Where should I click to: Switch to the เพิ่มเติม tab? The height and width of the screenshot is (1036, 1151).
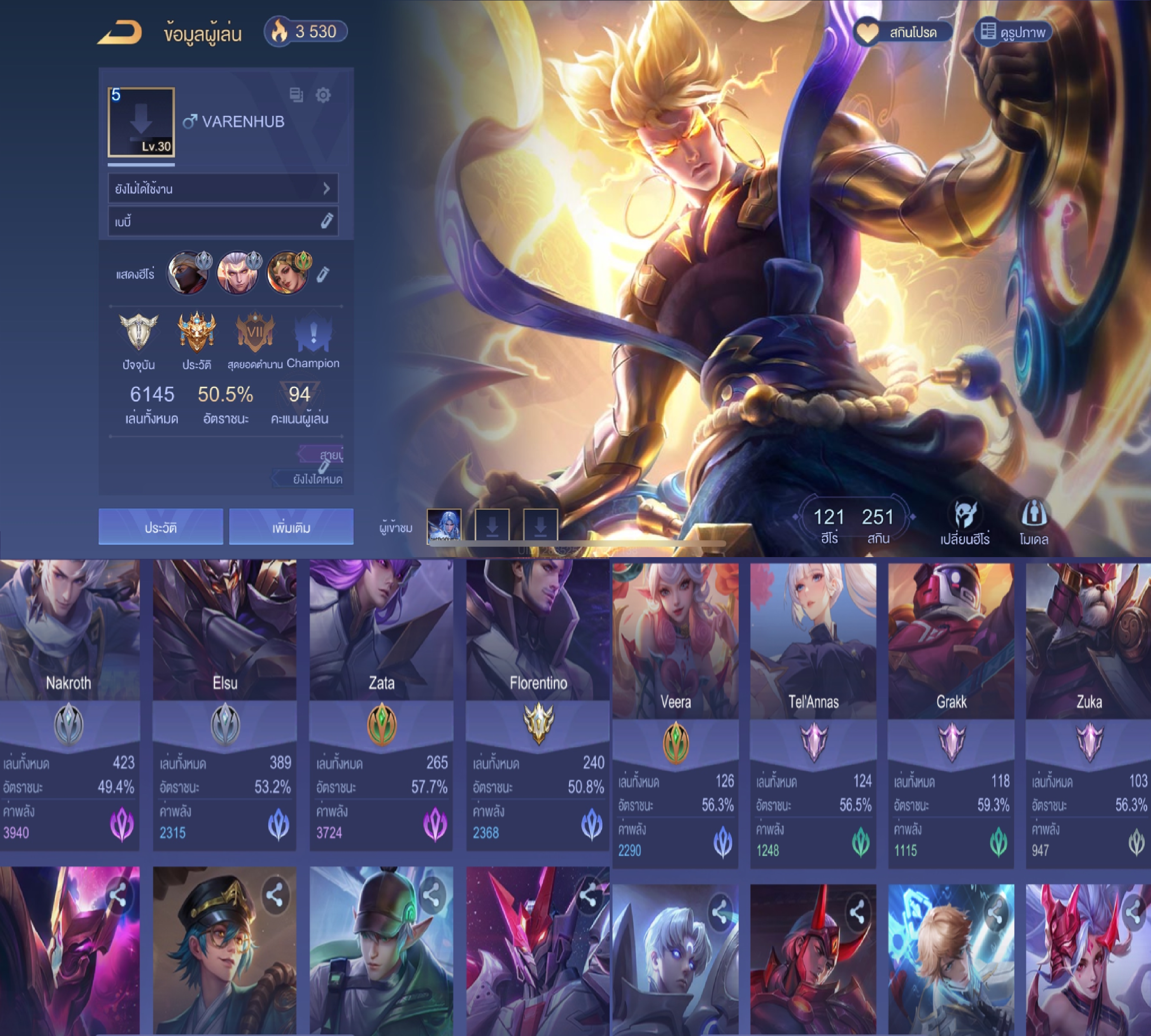pos(291,527)
